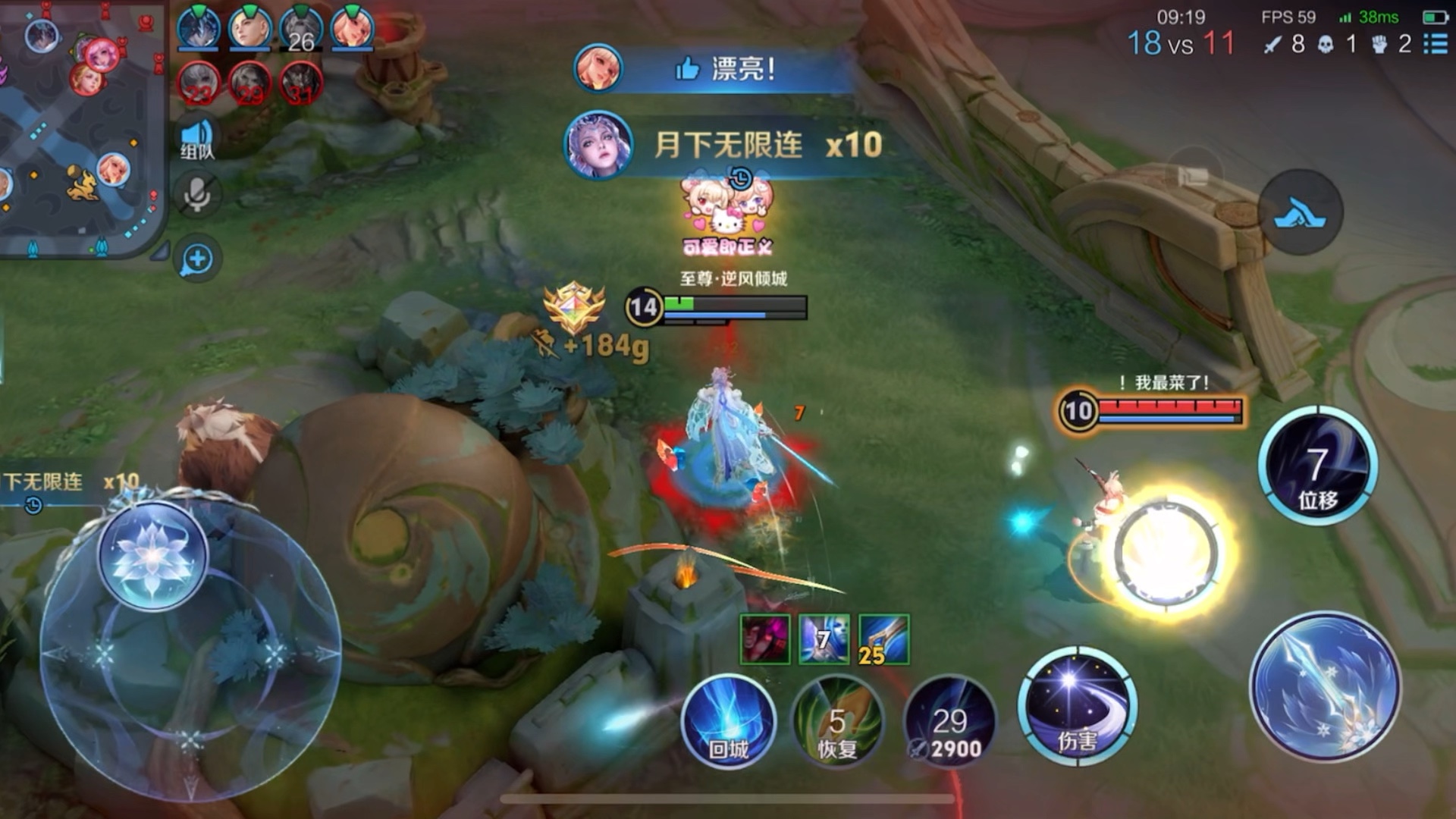Image resolution: width=1456 pixels, height=819 pixels.
Task: Open the quick chat plus bubble
Action: click(197, 259)
